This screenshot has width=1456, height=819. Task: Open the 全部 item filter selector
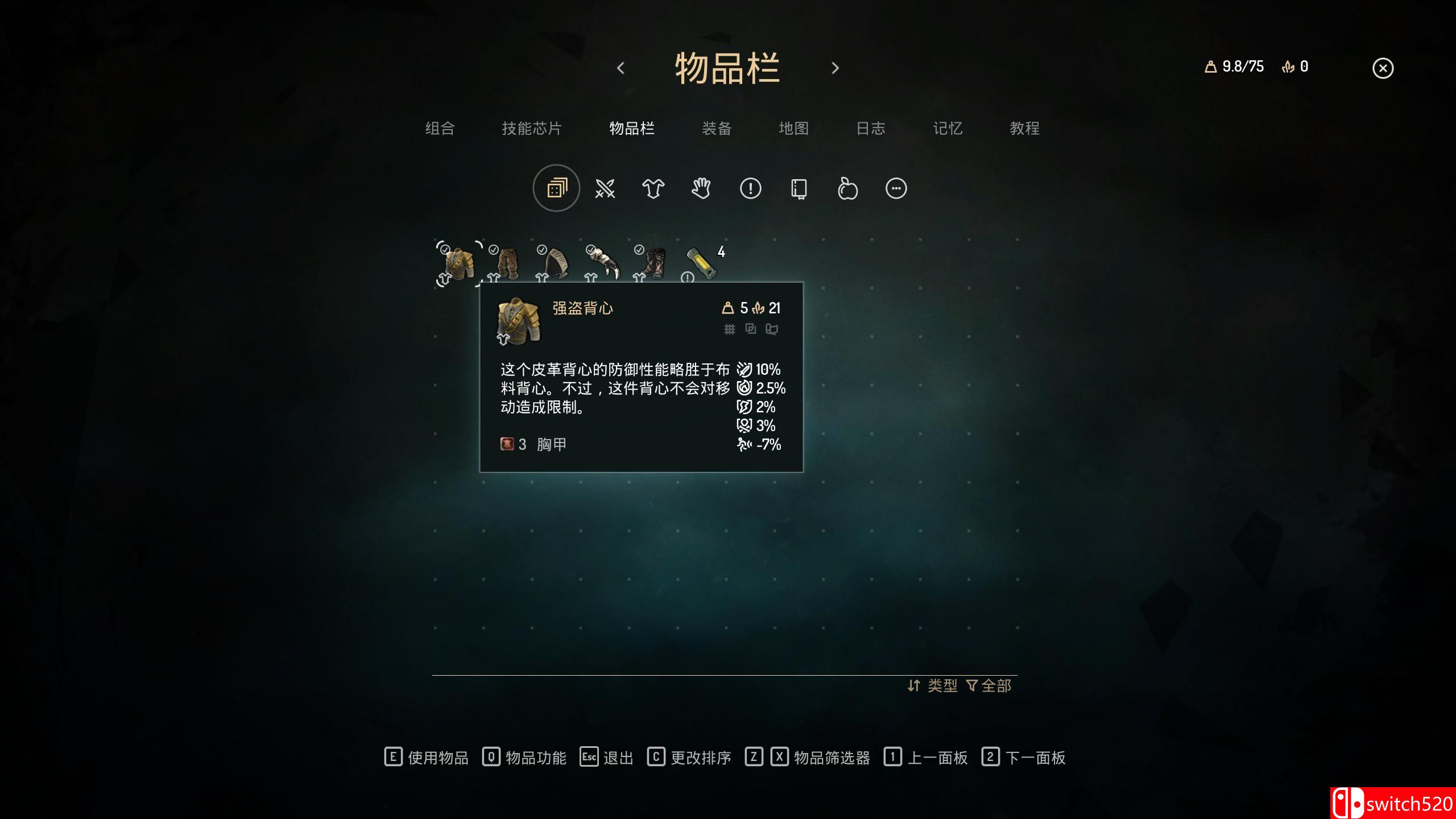tap(991, 686)
